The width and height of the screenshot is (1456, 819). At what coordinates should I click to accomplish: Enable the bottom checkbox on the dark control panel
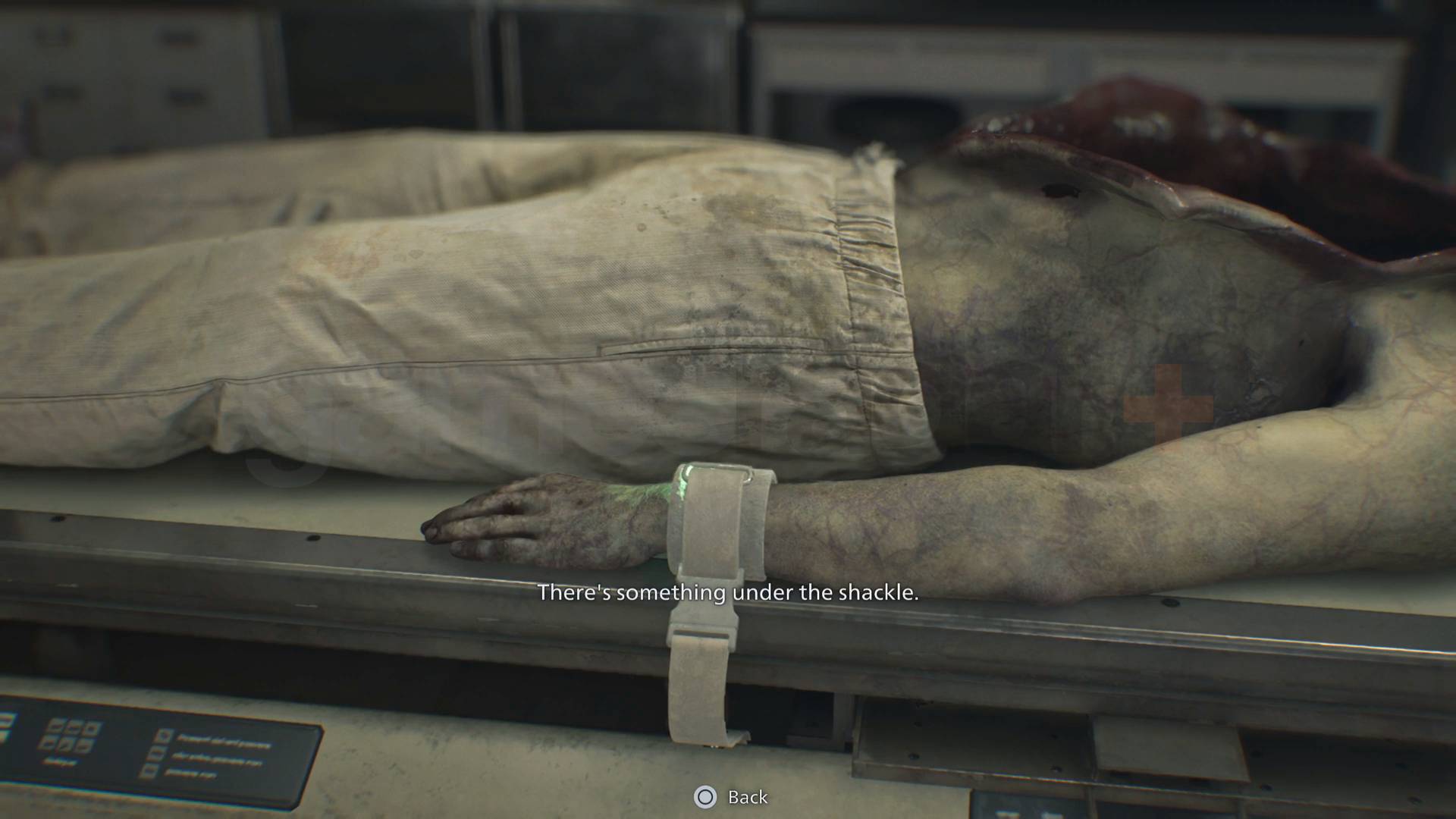click(151, 770)
